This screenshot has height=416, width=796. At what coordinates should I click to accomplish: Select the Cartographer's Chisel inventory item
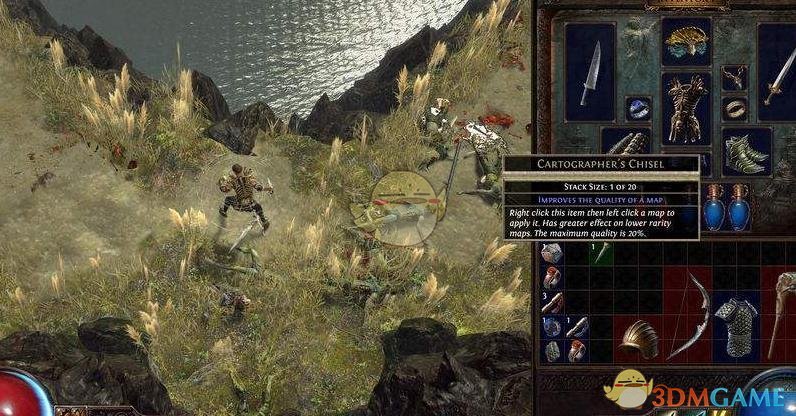pyautogui.click(x=600, y=253)
